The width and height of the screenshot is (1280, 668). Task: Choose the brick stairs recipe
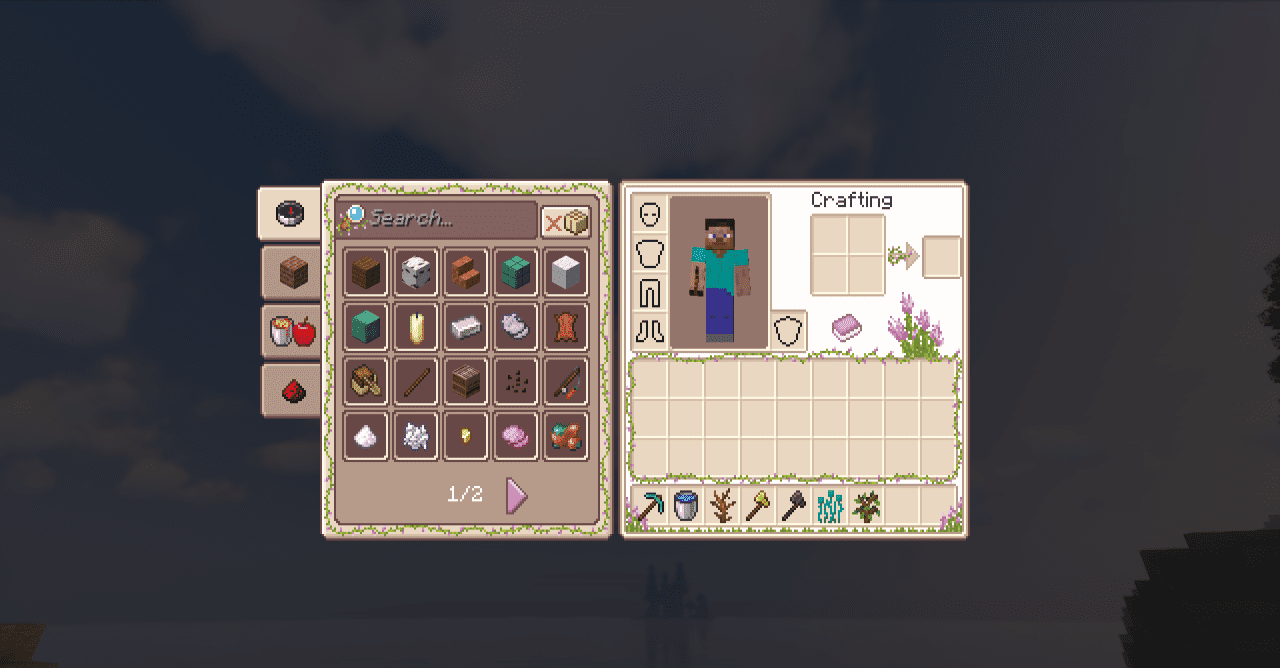point(466,272)
